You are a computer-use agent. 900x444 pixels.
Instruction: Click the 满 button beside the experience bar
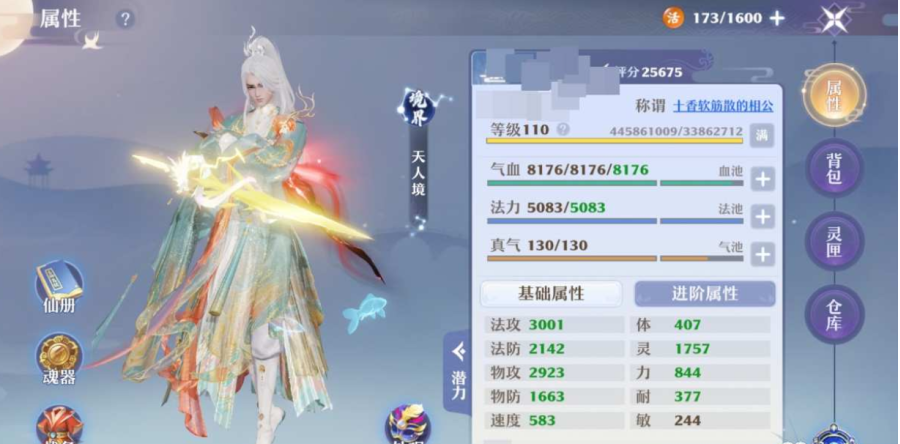click(762, 132)
